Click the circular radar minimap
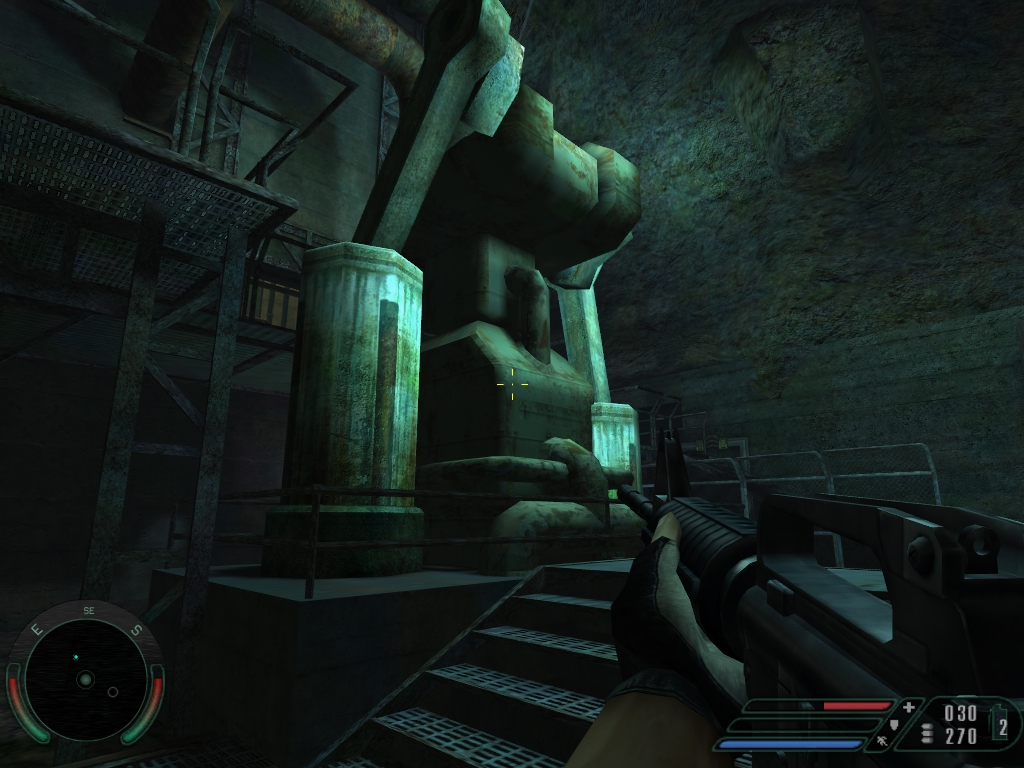 pyautogui.click(x=85, y=679)
